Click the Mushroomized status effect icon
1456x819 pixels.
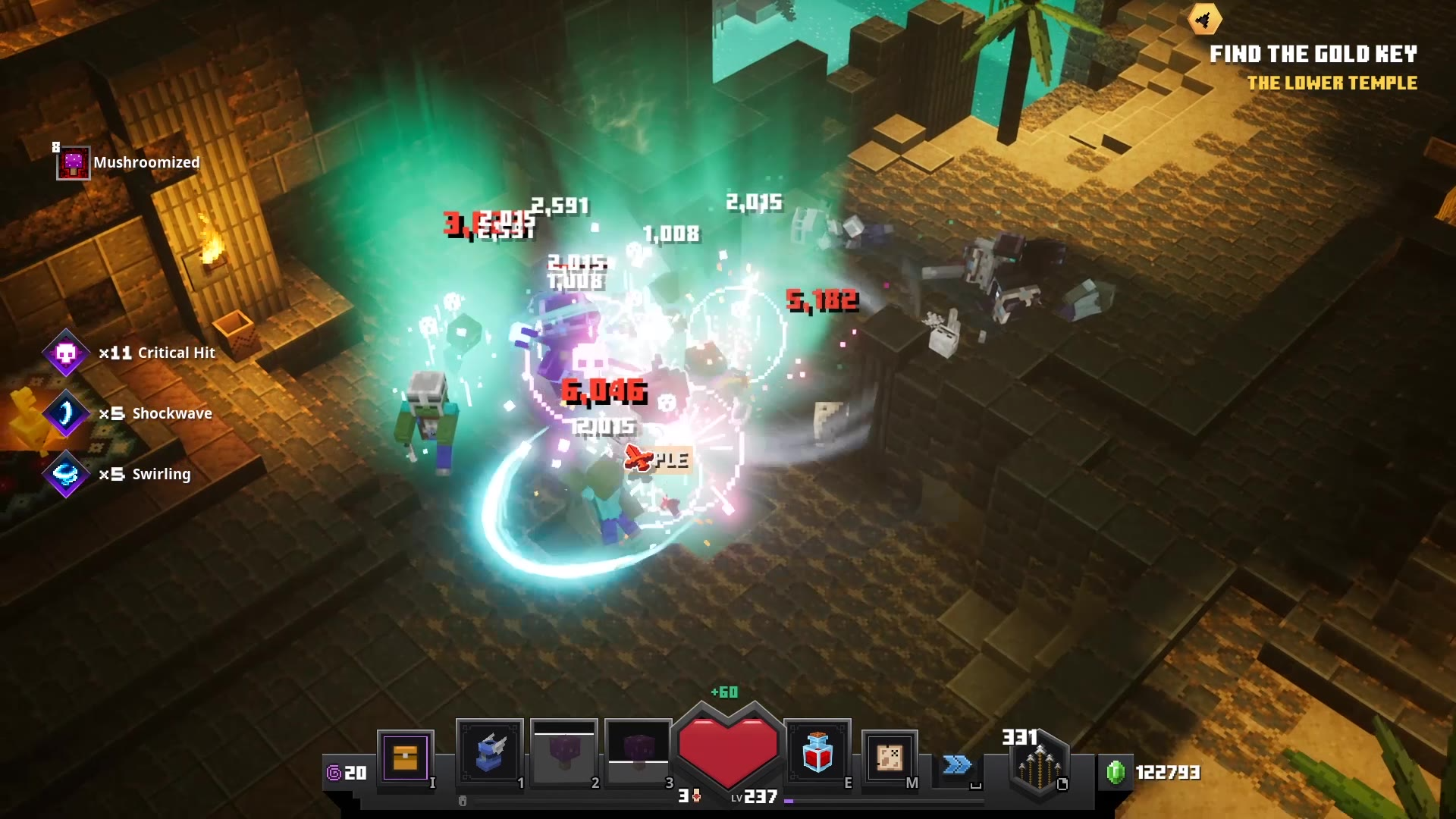tap(74, 163)
